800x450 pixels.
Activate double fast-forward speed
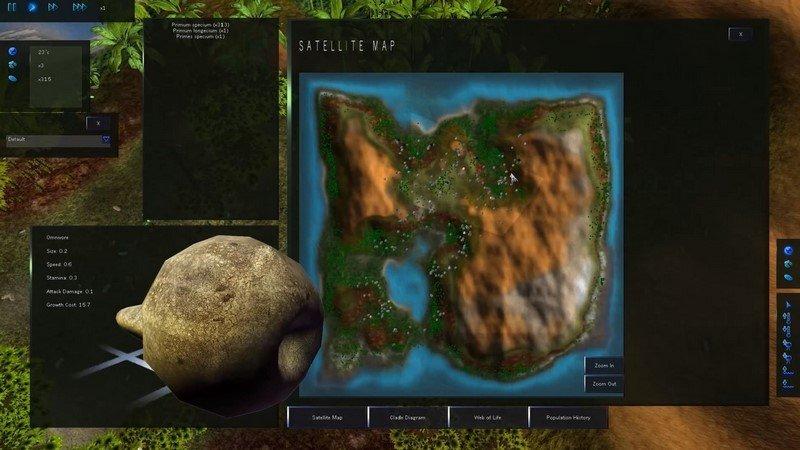[x=55, y=7]
